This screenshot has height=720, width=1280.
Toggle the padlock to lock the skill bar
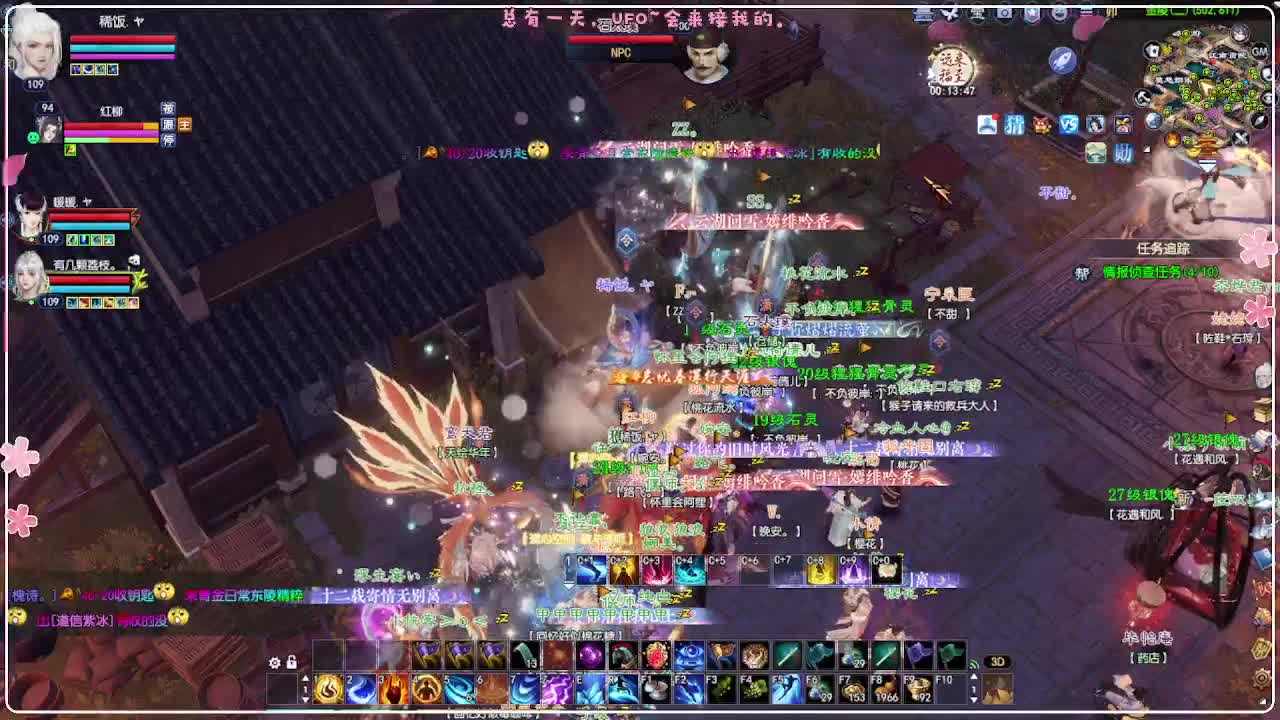291,660
